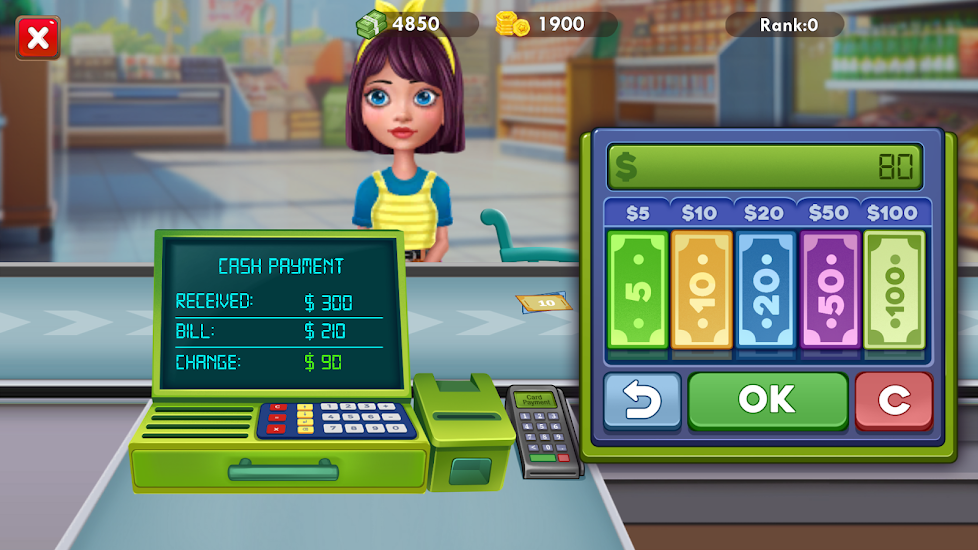Add the purple $50 bill
Screen dimensions: 978x550
click(x=830, y=290)
